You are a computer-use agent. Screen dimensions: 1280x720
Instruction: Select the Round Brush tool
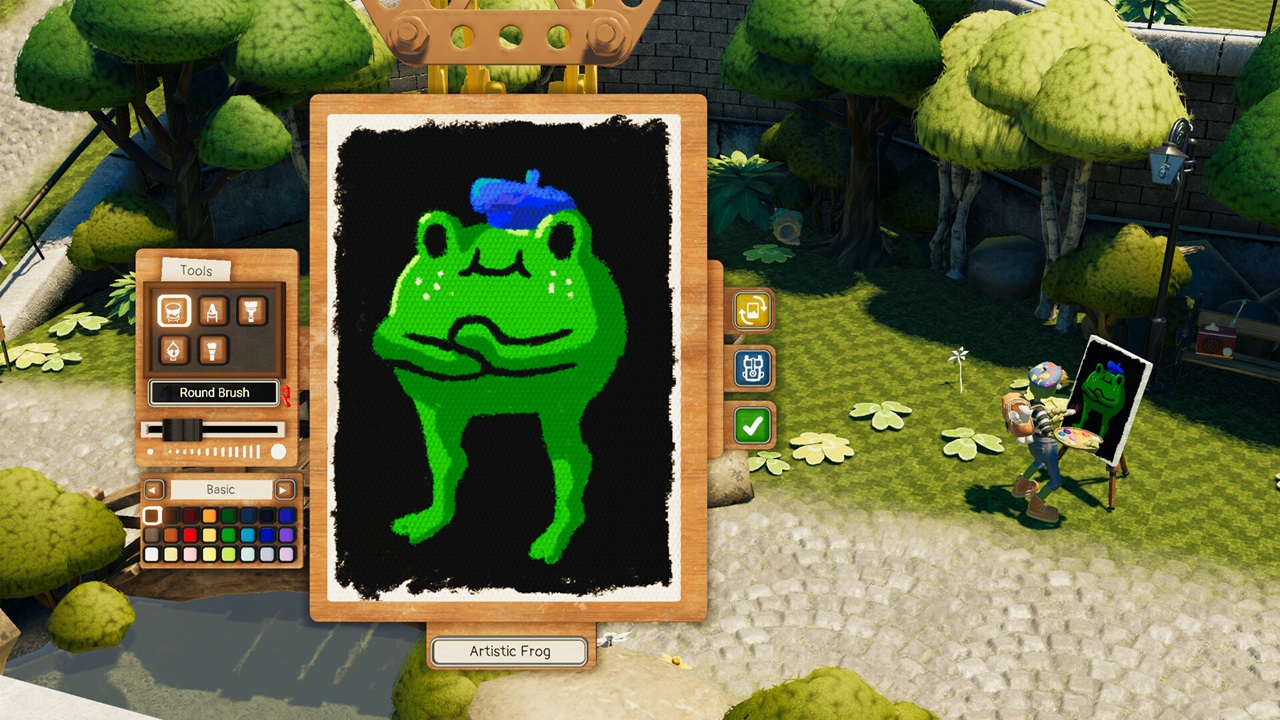coord(174,310)
